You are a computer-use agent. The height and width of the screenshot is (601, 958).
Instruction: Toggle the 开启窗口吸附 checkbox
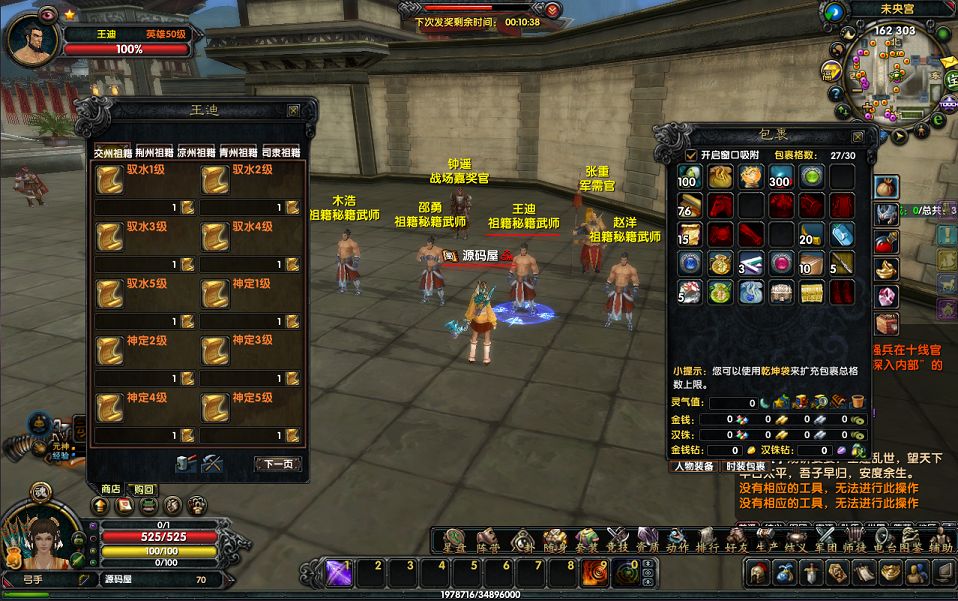(691, 155)
